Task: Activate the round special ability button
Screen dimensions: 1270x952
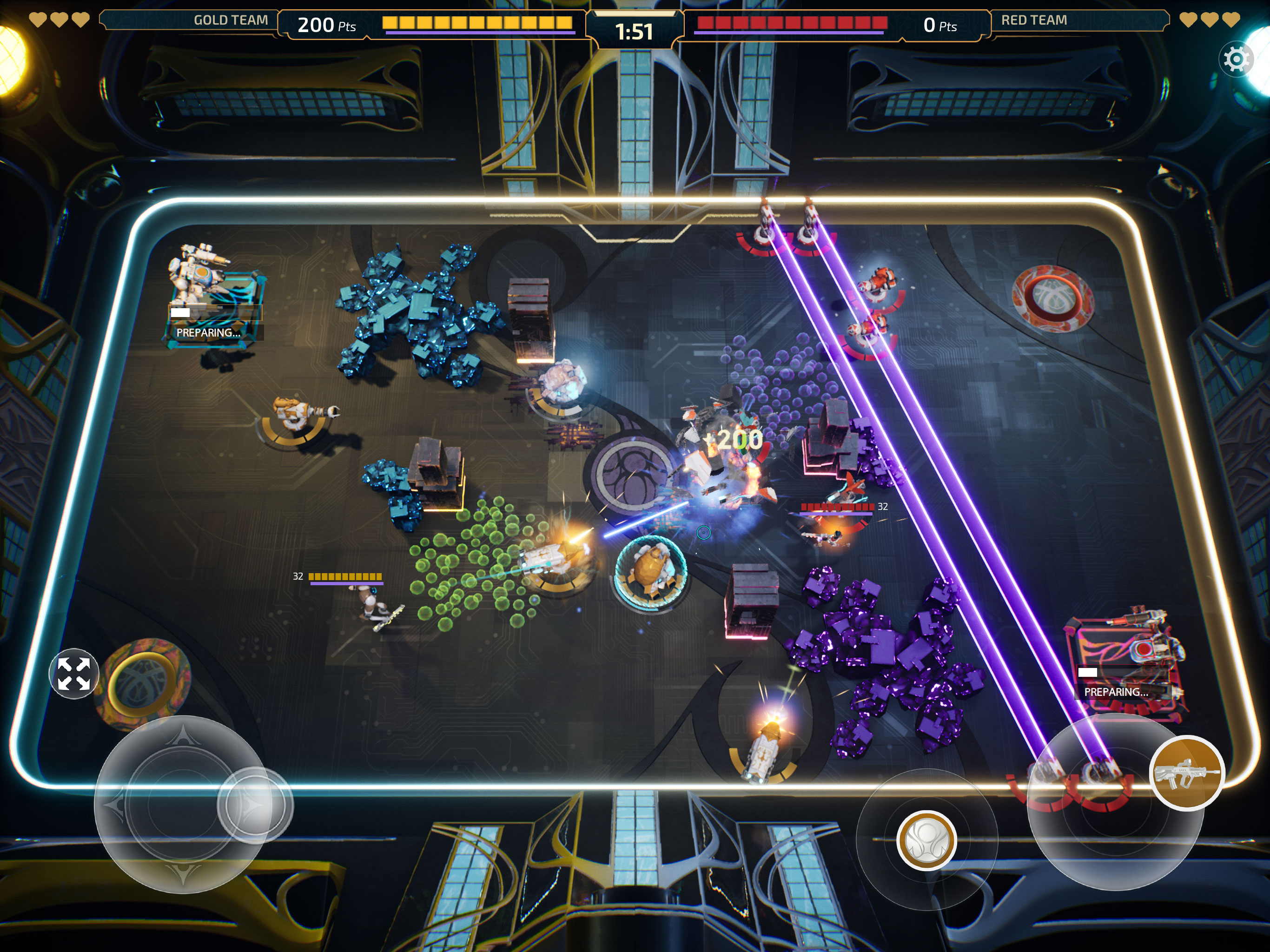Action: pyautogui.click(x=926, y=840)
